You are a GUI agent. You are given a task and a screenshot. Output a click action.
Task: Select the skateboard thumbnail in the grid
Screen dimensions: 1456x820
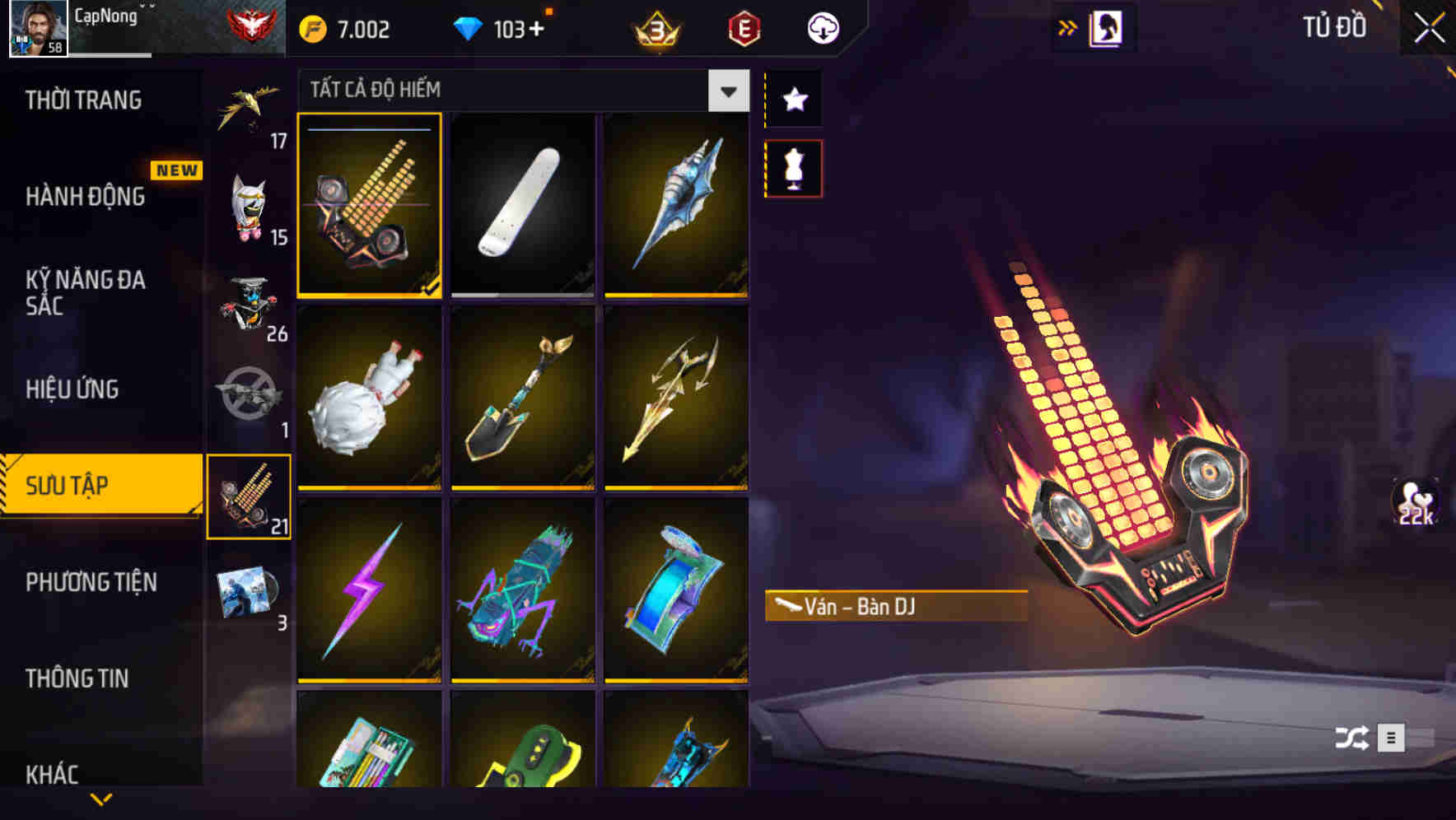522,207
